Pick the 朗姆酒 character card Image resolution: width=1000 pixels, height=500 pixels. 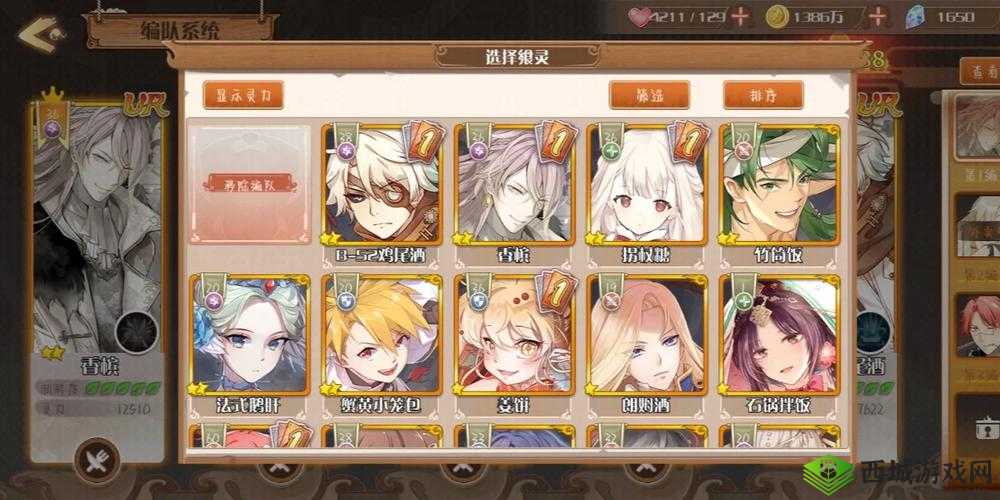[646, 338]
